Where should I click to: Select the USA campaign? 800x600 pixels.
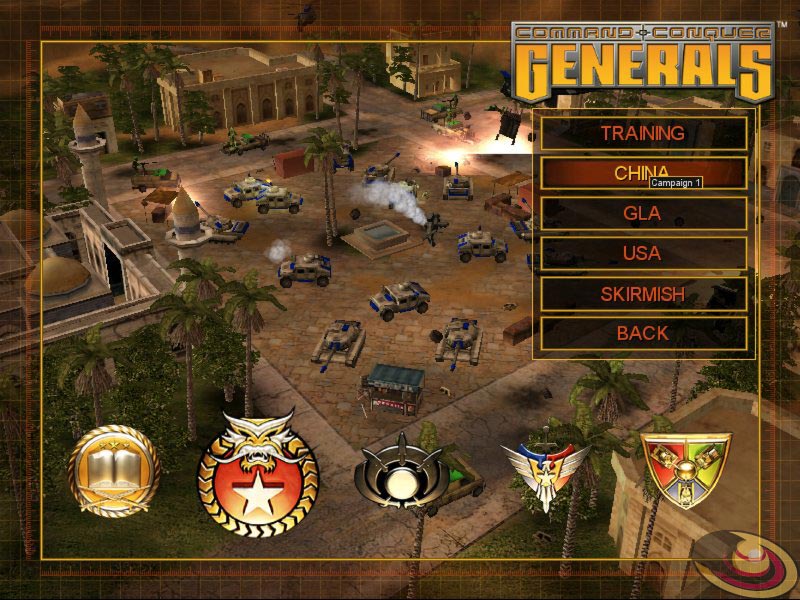pyautogui.click(x=643, y=253)
